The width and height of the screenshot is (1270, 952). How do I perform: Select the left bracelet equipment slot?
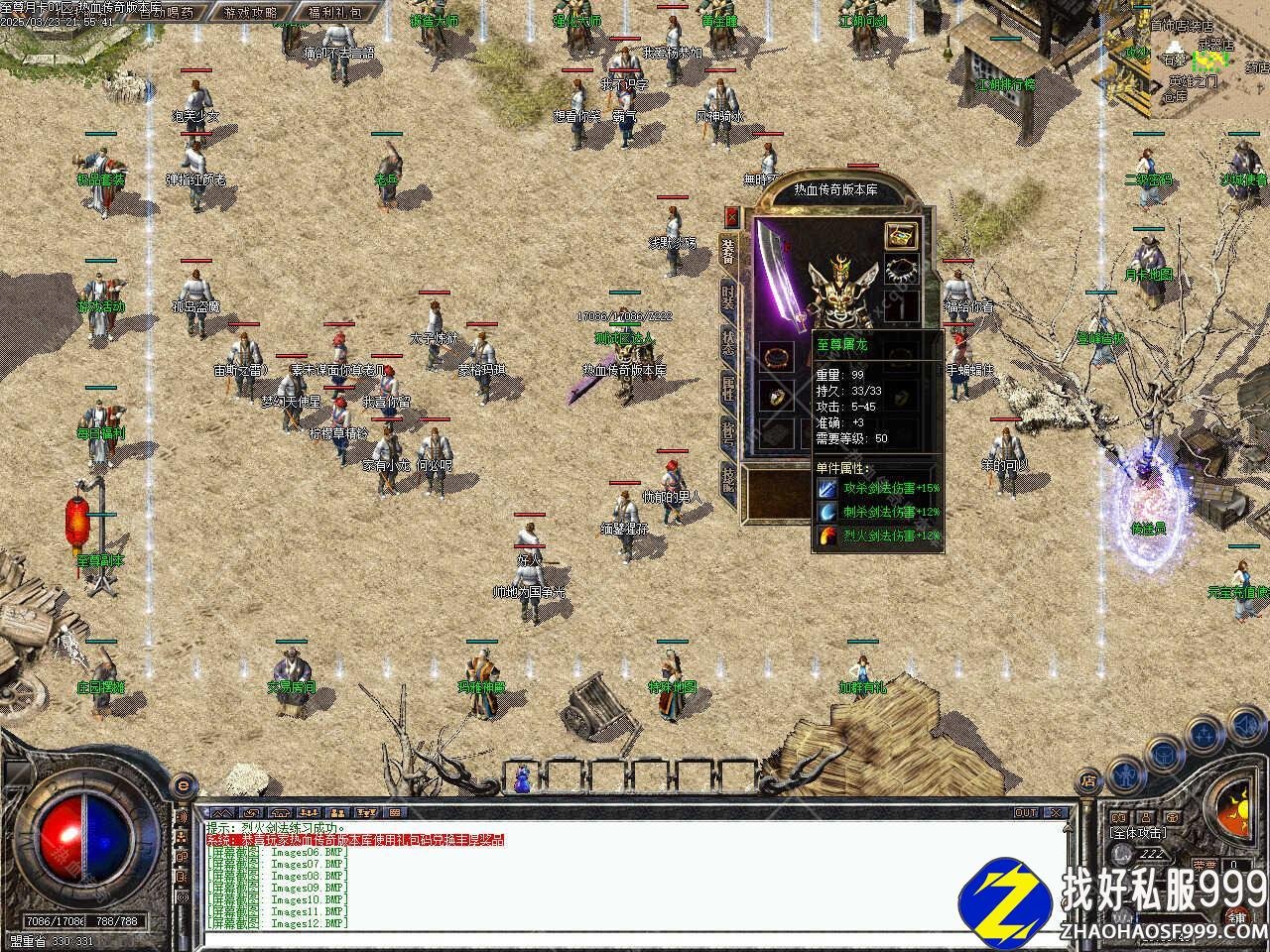tap(775, 355)
